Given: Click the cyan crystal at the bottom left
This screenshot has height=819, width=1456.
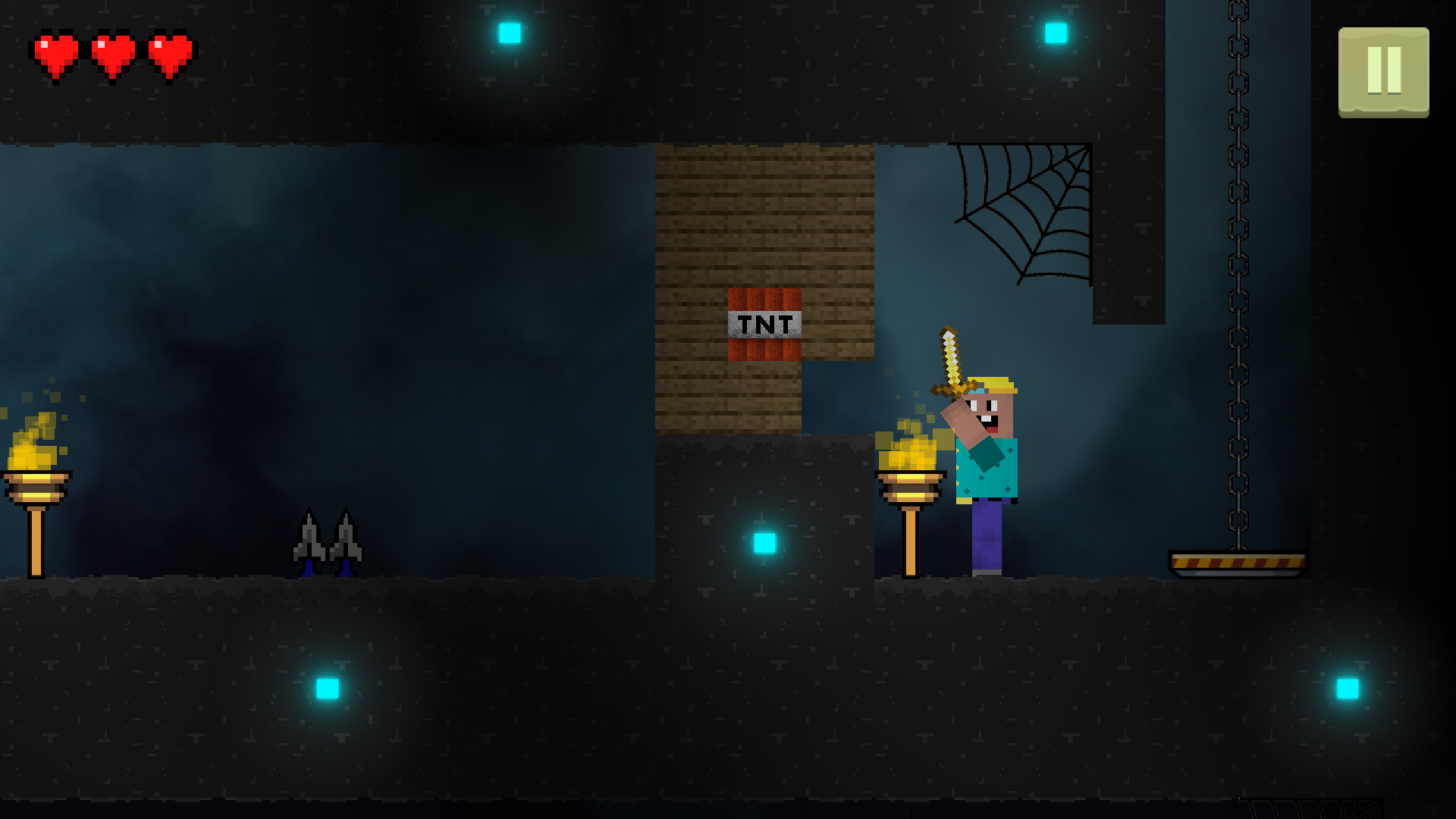Looking at the screenshot, I should point(326,689).
